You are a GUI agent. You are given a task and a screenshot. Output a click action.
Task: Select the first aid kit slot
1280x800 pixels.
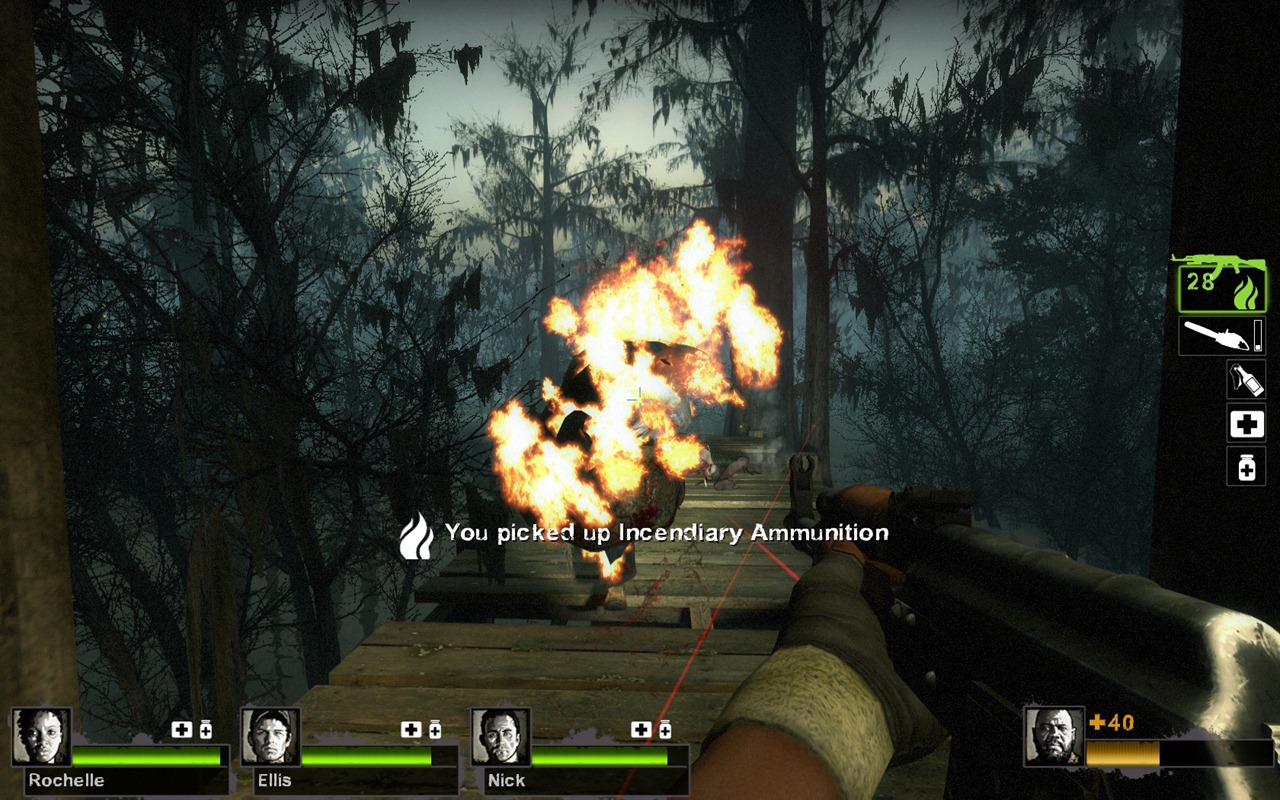click(1246, 424)
